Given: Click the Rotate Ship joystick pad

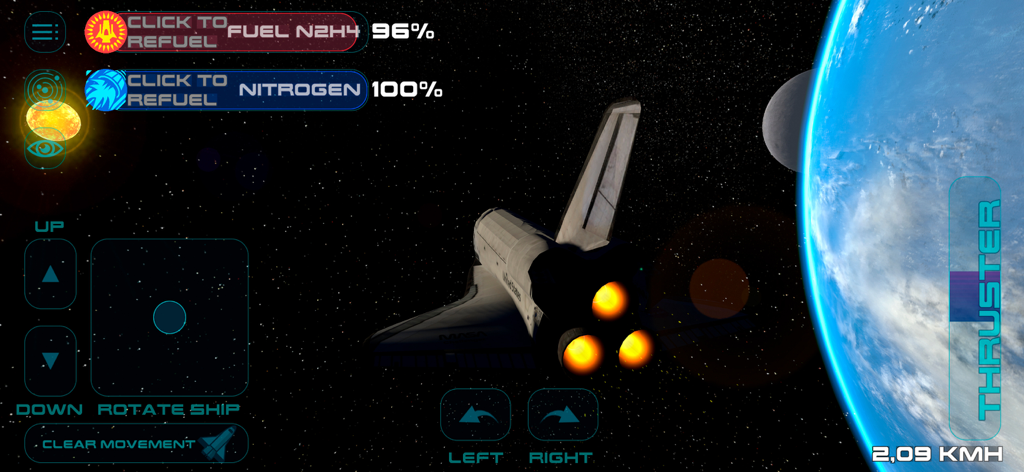Looking at the screenshot, I should pyautogui.click(x=170, y=317).
